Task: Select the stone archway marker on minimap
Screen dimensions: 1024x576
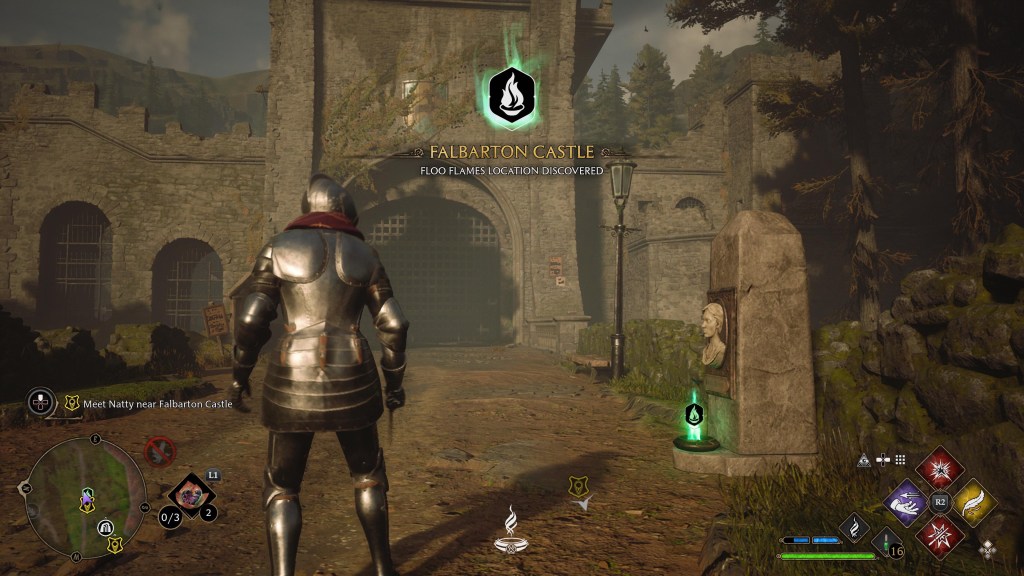Action: (103, 527)
